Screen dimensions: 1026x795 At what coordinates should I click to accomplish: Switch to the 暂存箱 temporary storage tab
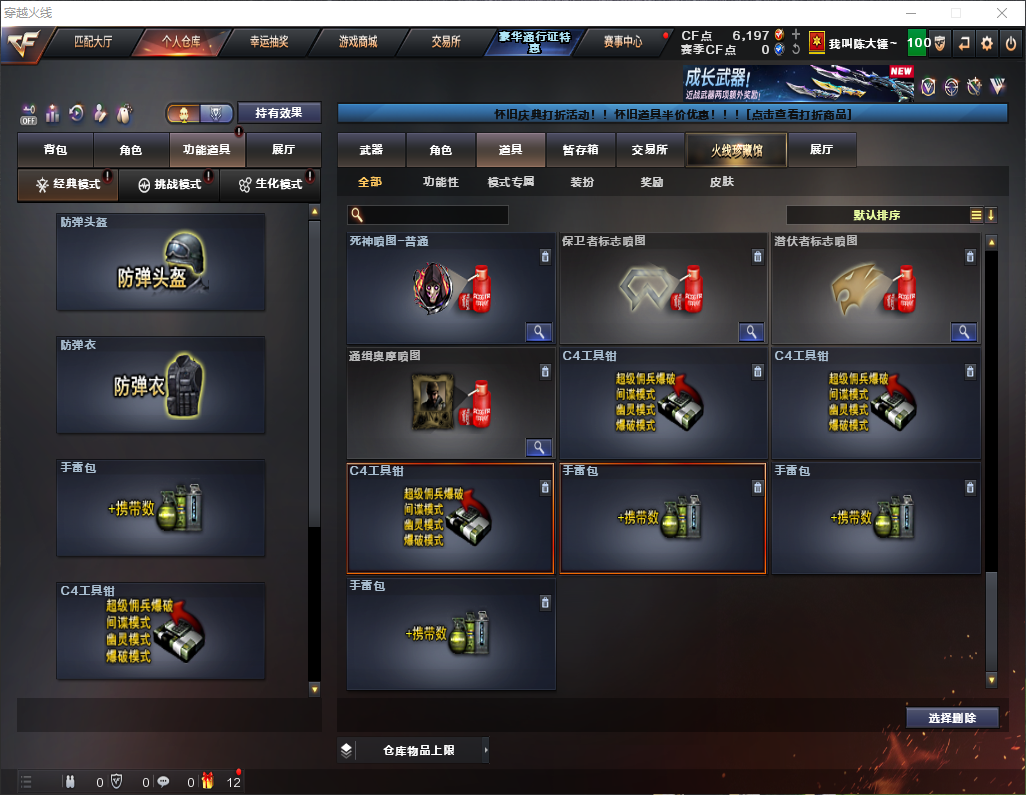[x=580, y=150]
